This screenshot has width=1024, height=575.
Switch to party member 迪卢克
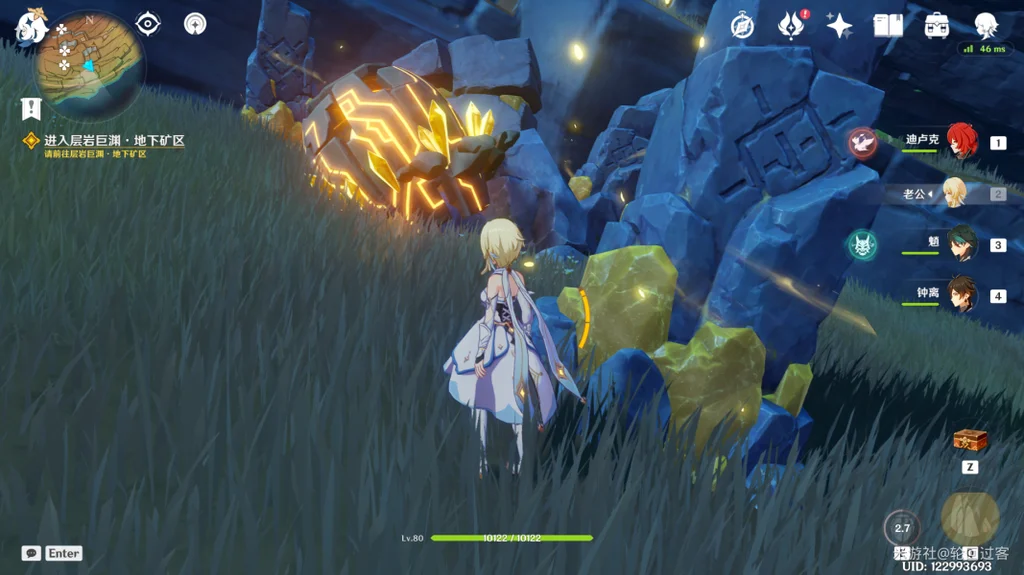(961, 142)
